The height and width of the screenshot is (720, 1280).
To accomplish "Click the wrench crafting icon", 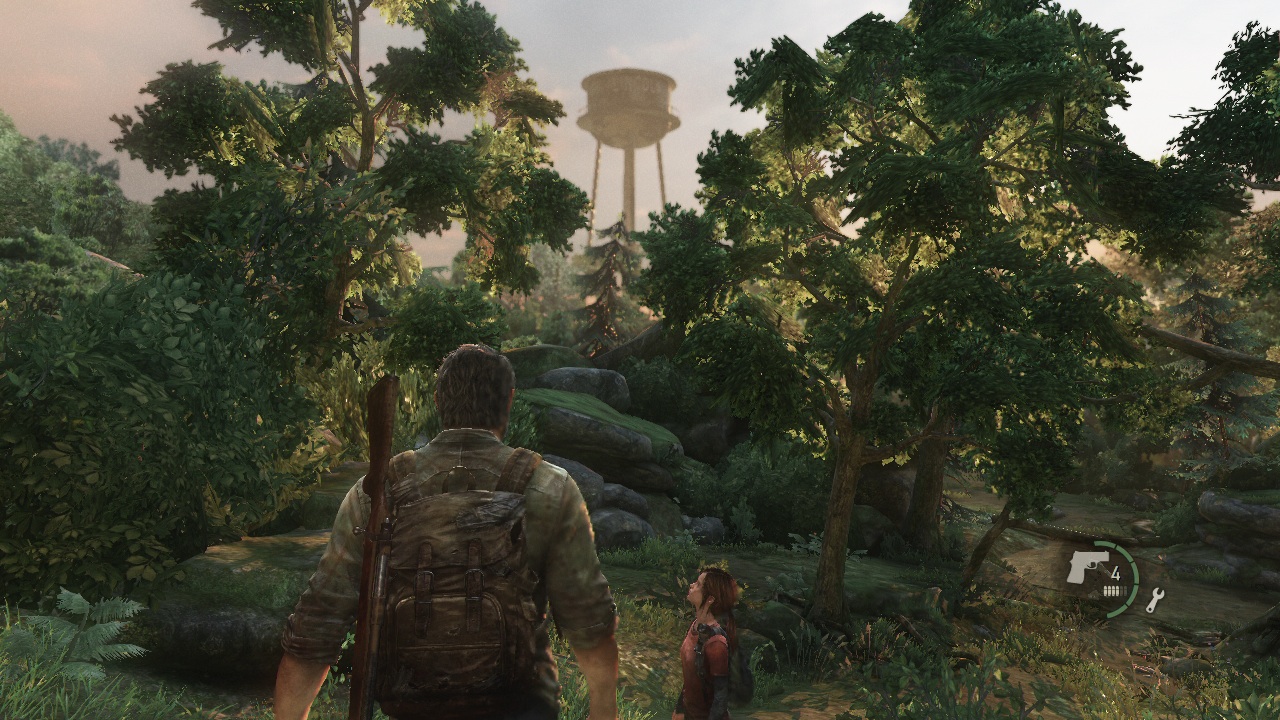I will point(1155,600).
